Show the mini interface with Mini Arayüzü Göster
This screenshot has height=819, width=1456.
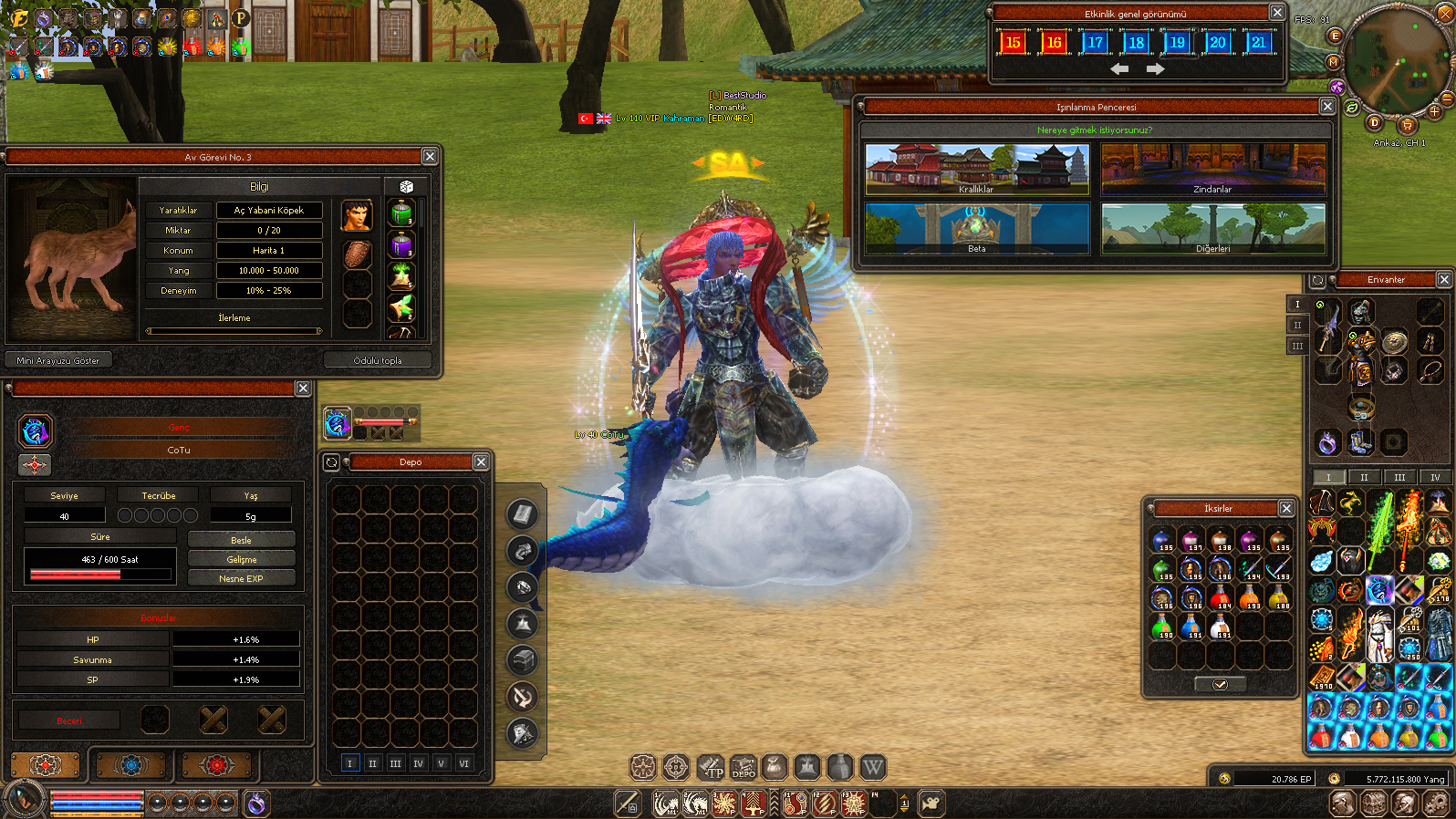[x=58, y=360]
